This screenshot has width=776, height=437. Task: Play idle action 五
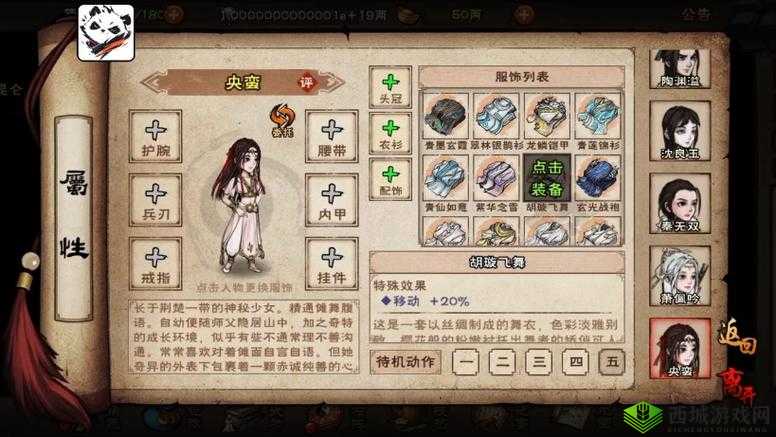click(x=612, y=362)
